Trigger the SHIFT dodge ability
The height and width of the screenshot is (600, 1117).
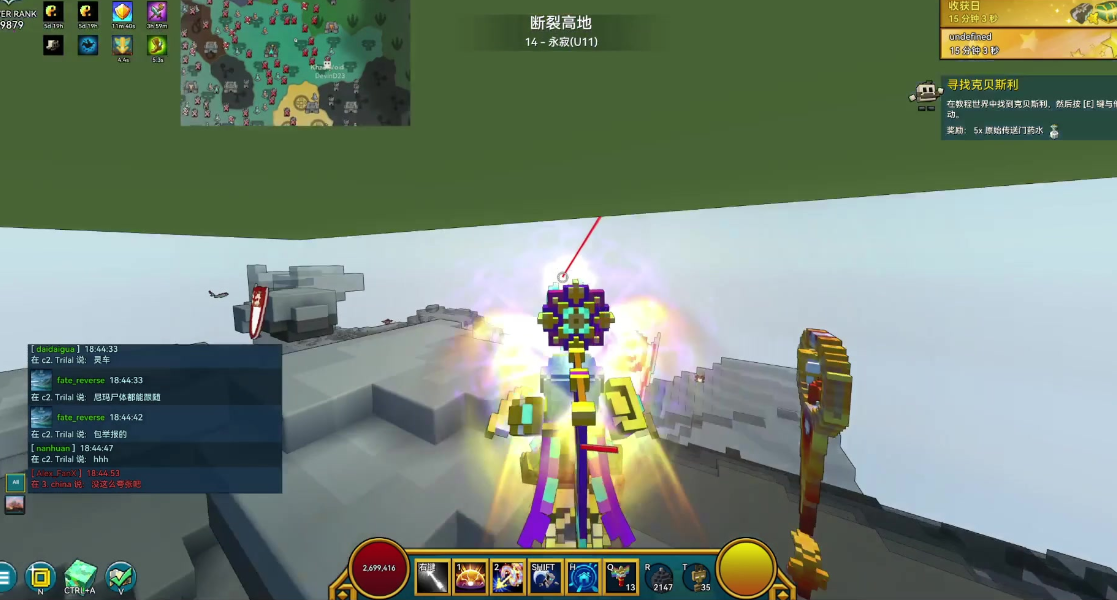[x=546, y=577]
